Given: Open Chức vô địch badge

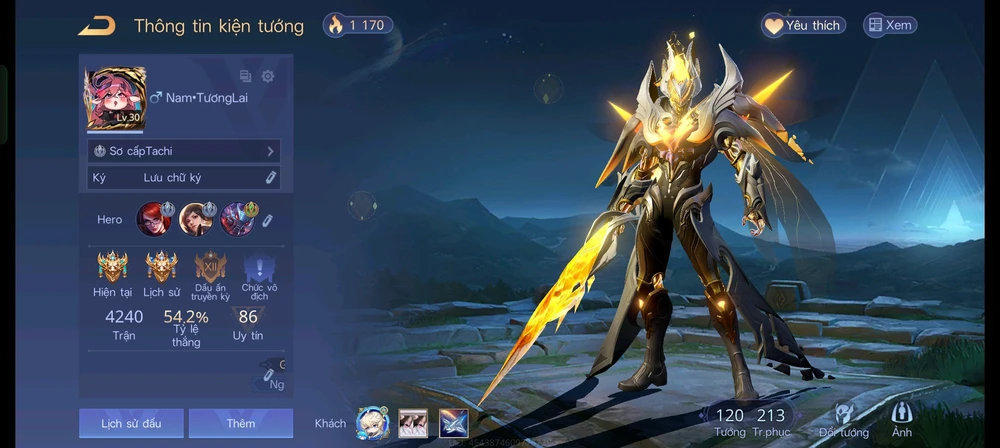Looking at the screenshot, I should point(259,268).
